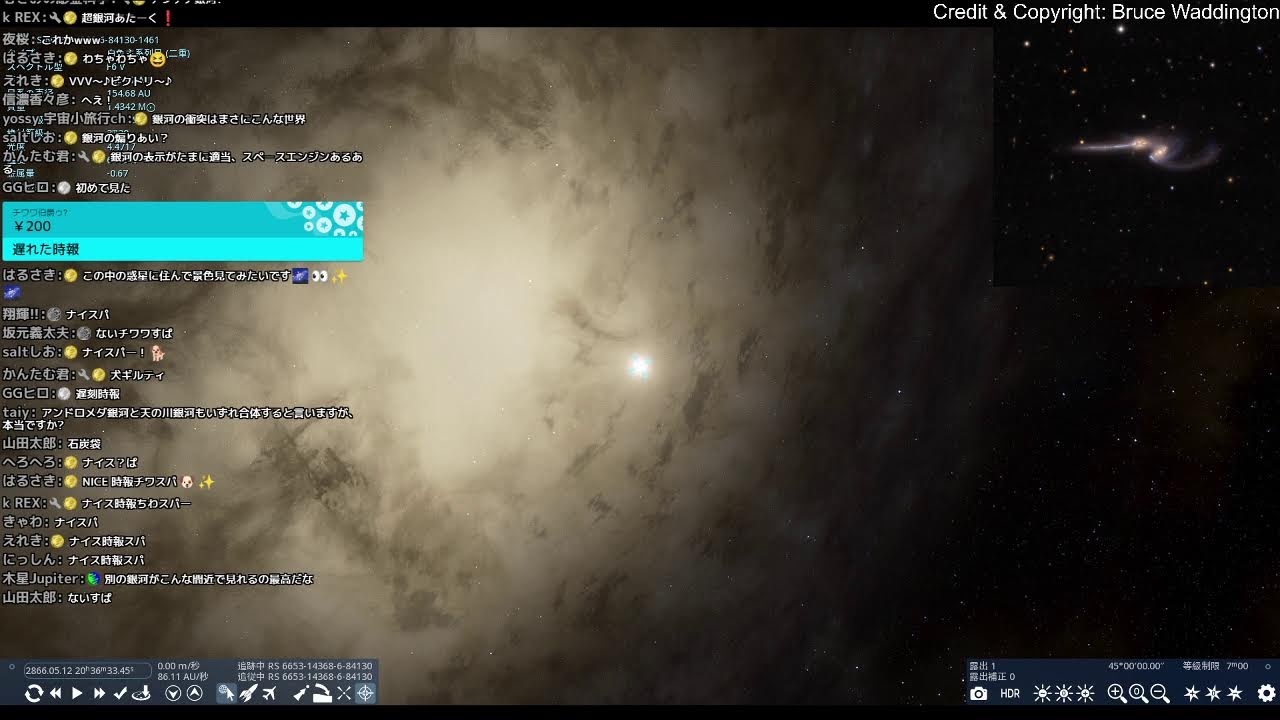The image size is (1280, 720).
Task: Toggle the HDR mode button
Action: pos(1010,693)
